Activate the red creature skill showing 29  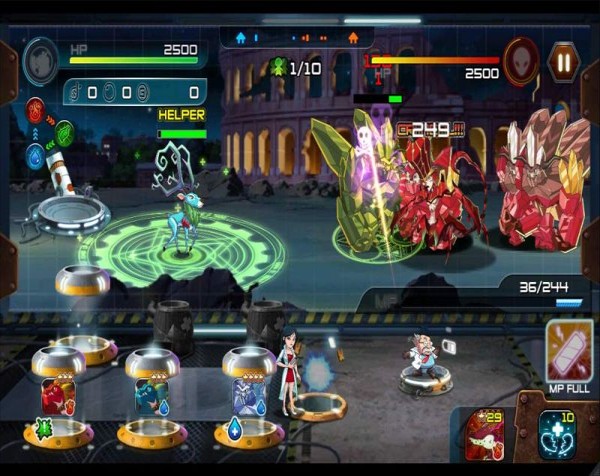pyautogui.click(x=487, y=434)
